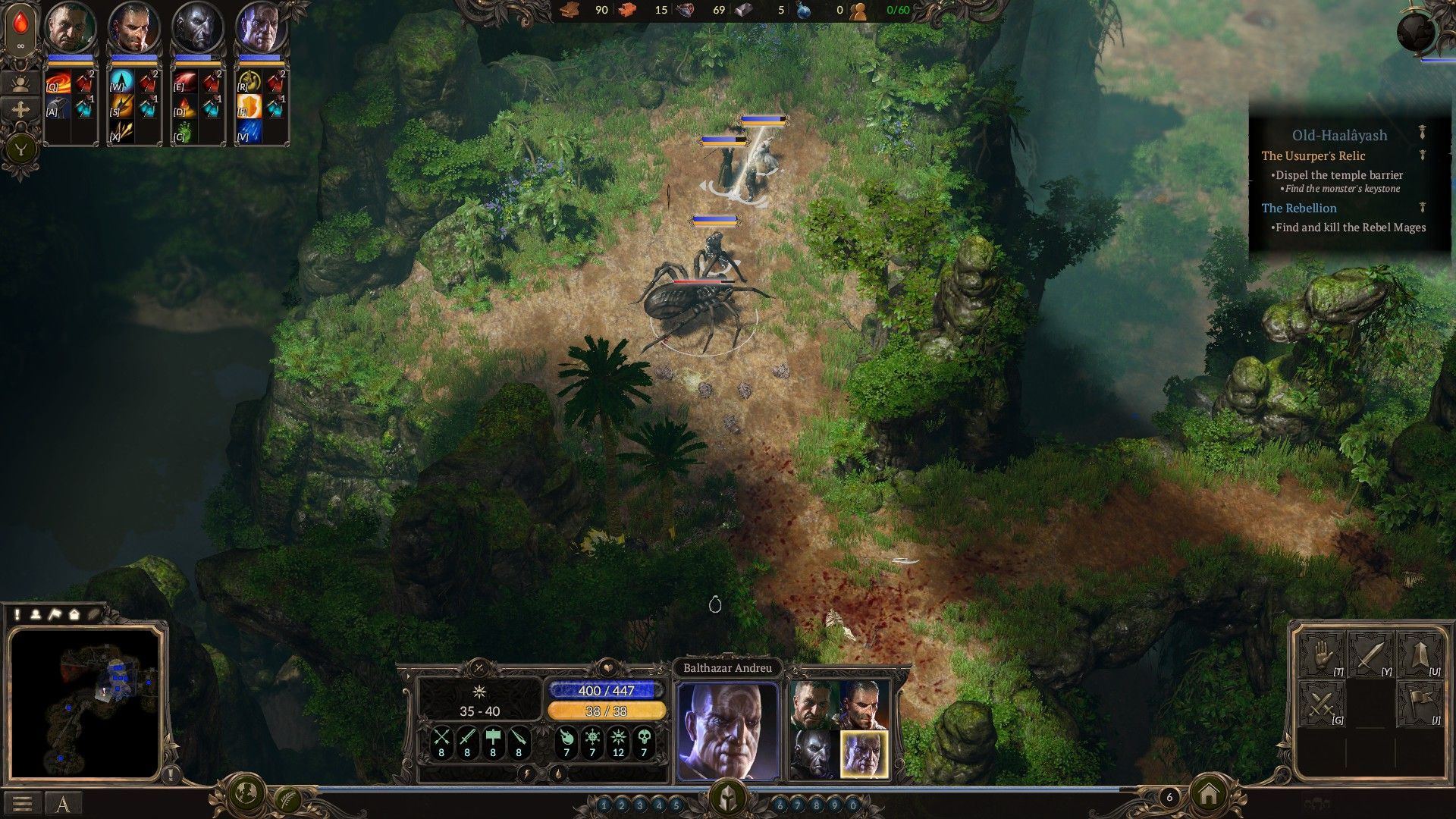Click the flag Patrol command icon

click(x=1420, y=703)
